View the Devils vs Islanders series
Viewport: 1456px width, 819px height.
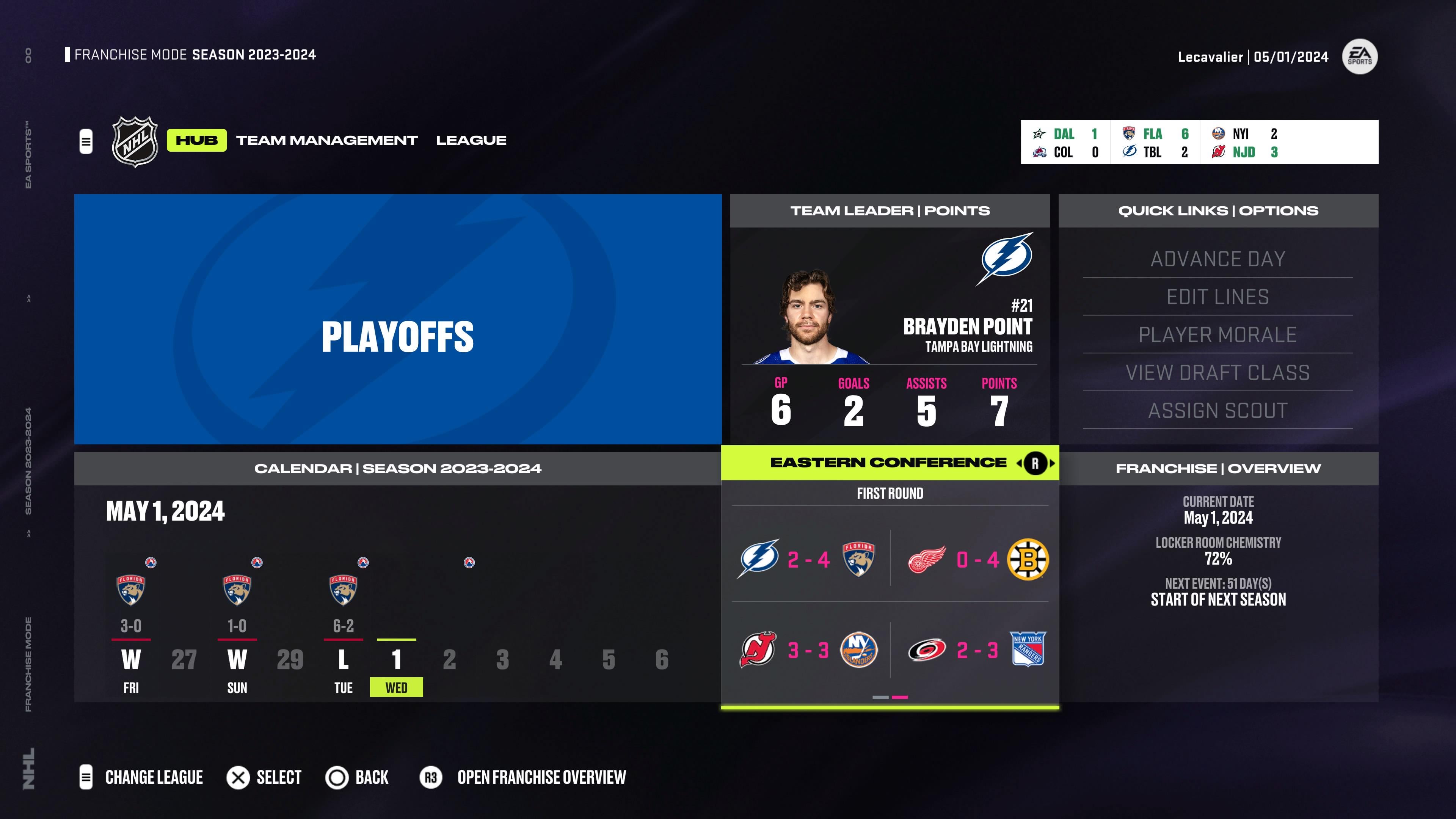pyautogui.click(x=808, y=650)
